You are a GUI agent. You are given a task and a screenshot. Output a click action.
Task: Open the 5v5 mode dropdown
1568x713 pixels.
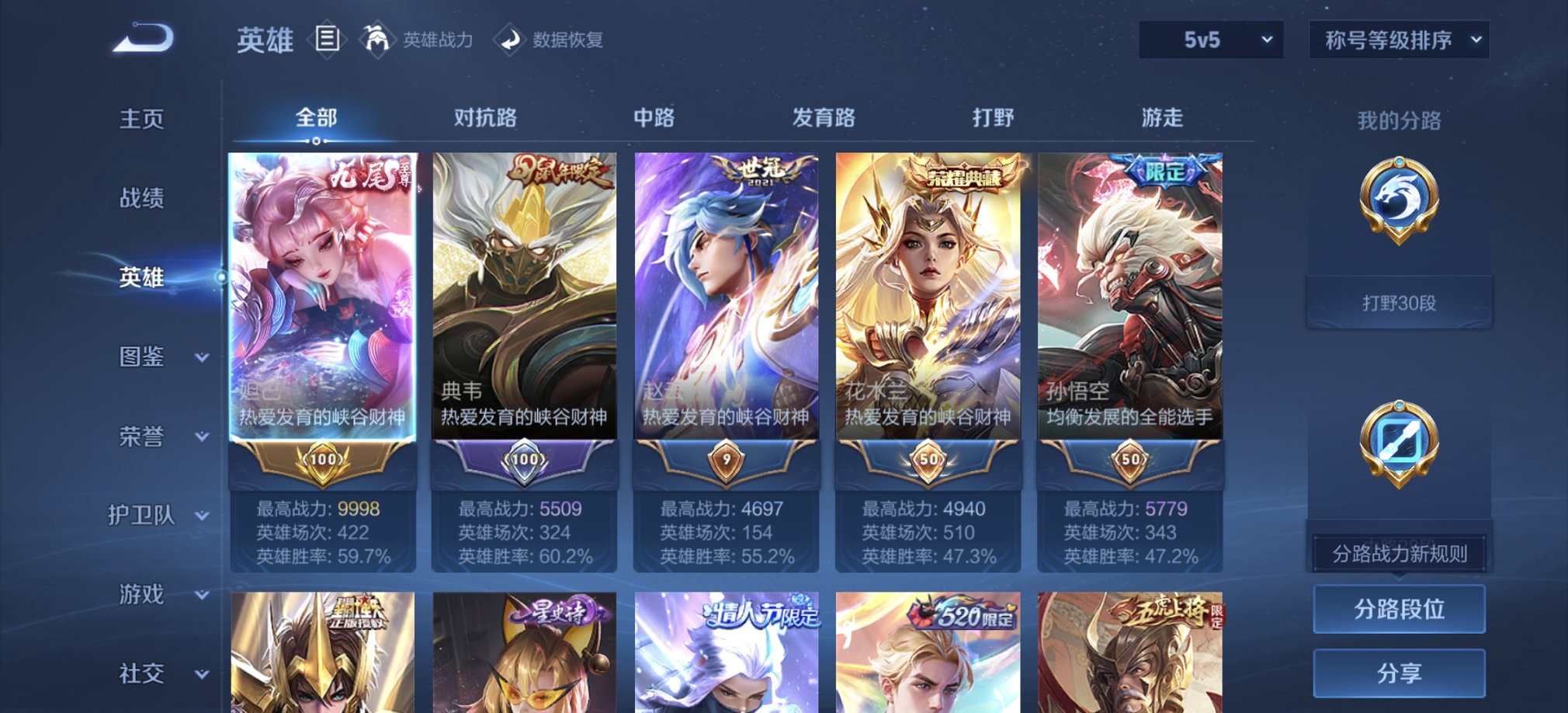(x=1208, y=40)
